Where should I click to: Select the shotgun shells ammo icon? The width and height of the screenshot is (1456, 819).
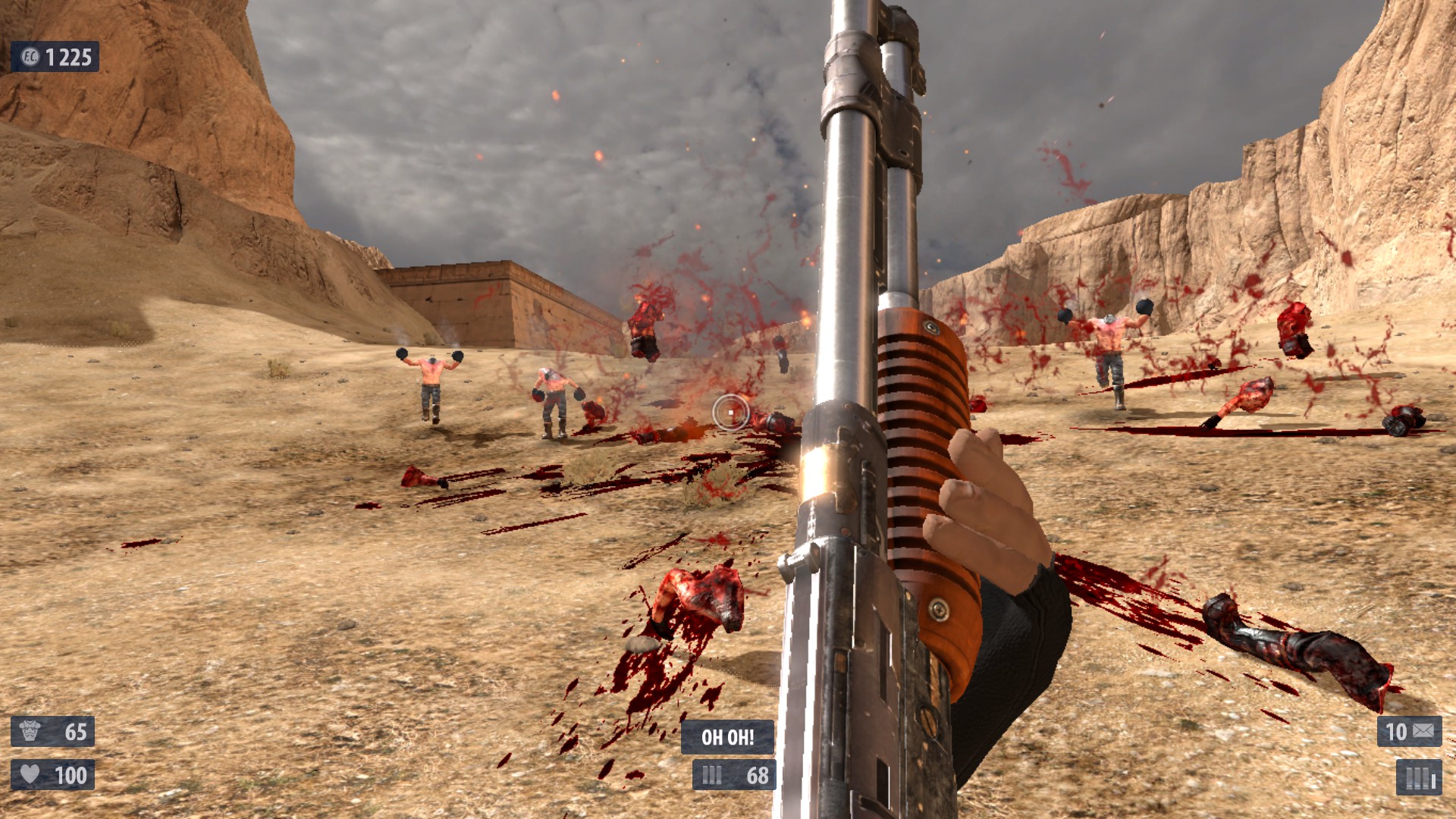click(x=712, y=775)
